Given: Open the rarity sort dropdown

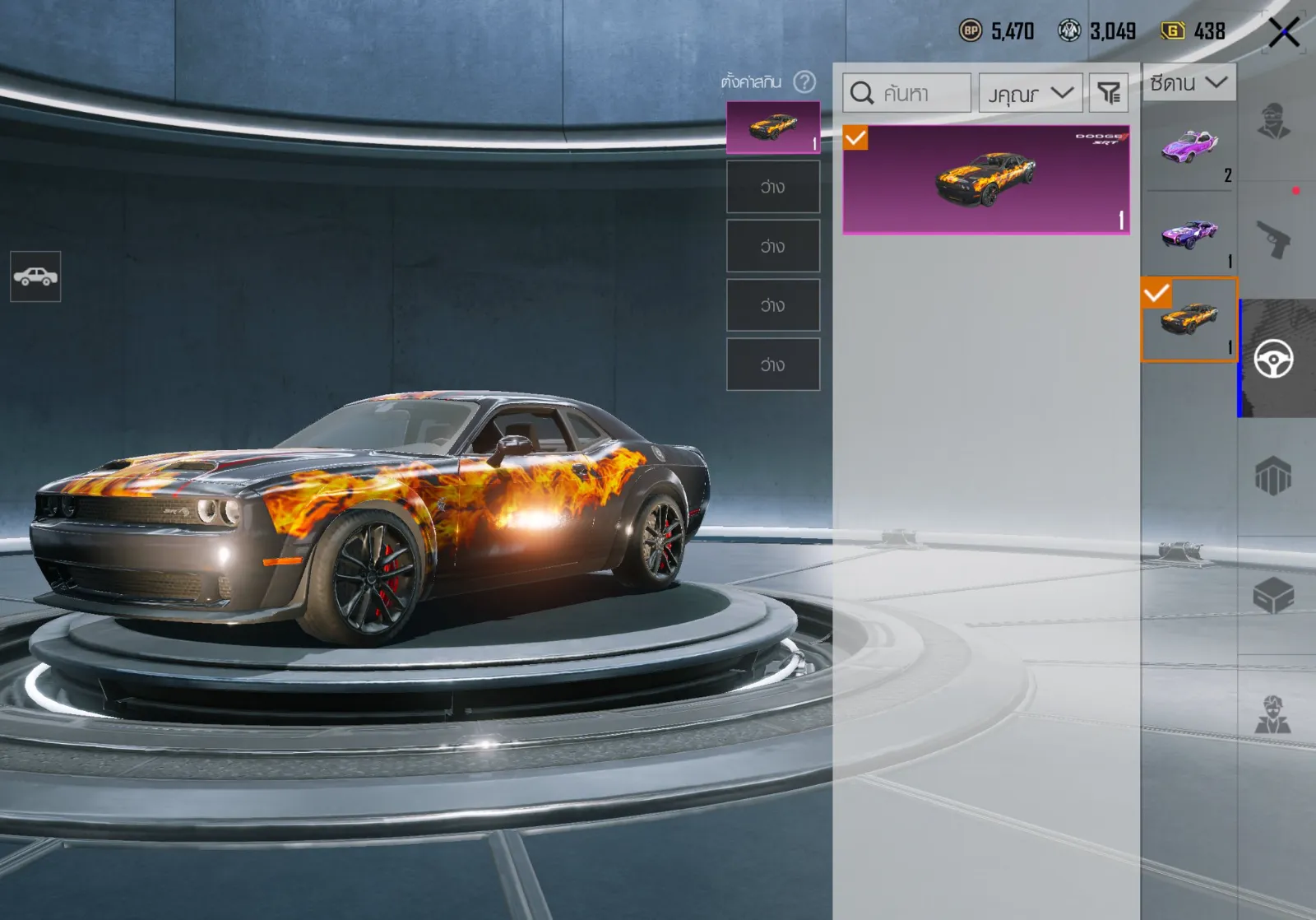Looking at the screenshot, I should (x=1030, y=93).
